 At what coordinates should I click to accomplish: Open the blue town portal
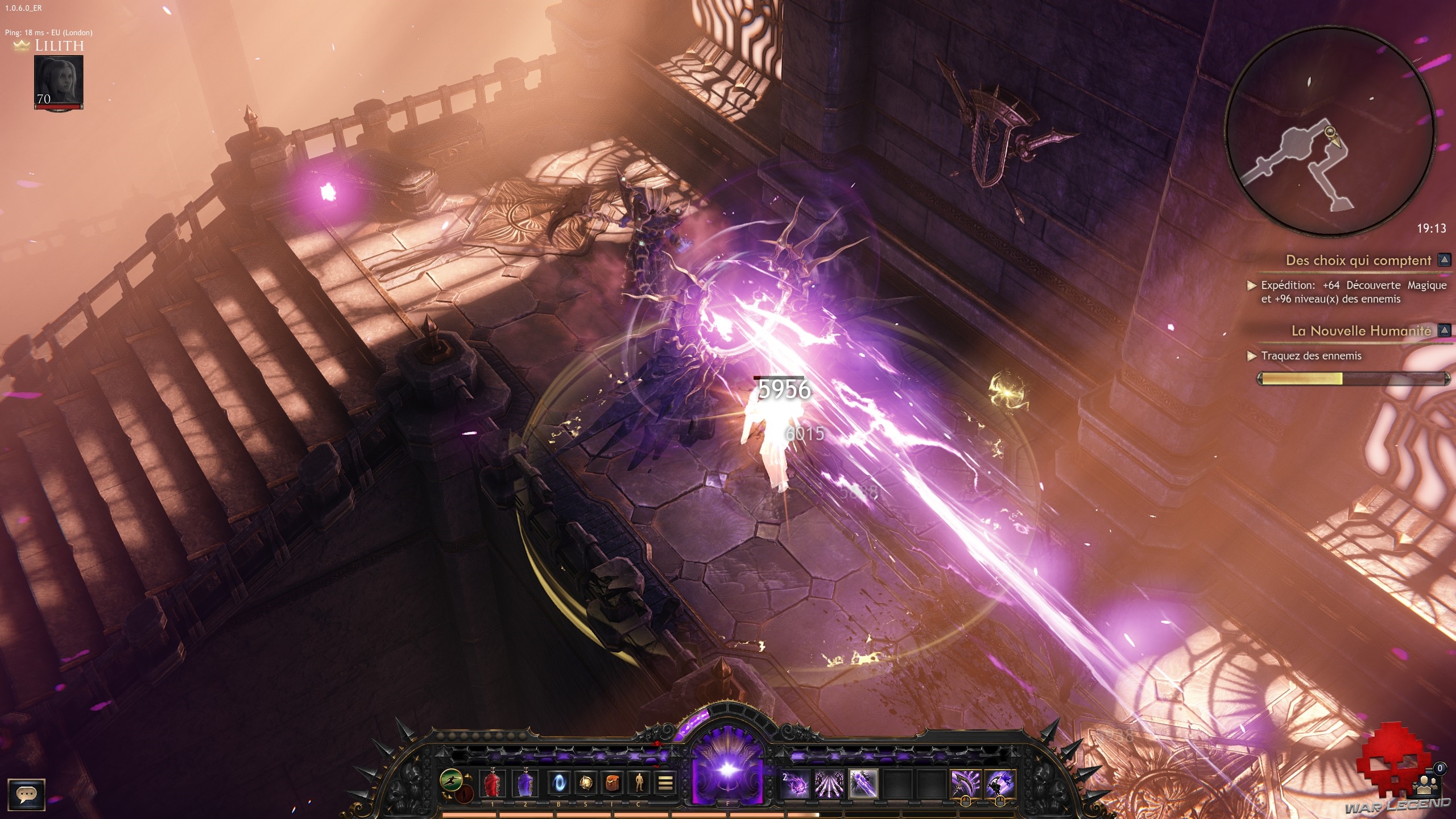(x=558, y=784)
